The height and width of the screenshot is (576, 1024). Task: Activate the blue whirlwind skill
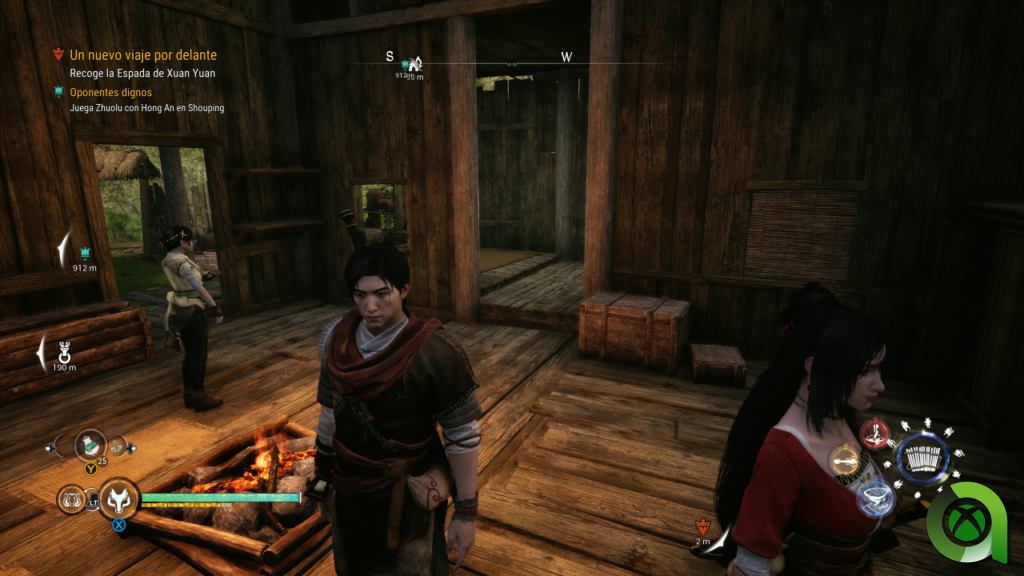tap(876, 497)
